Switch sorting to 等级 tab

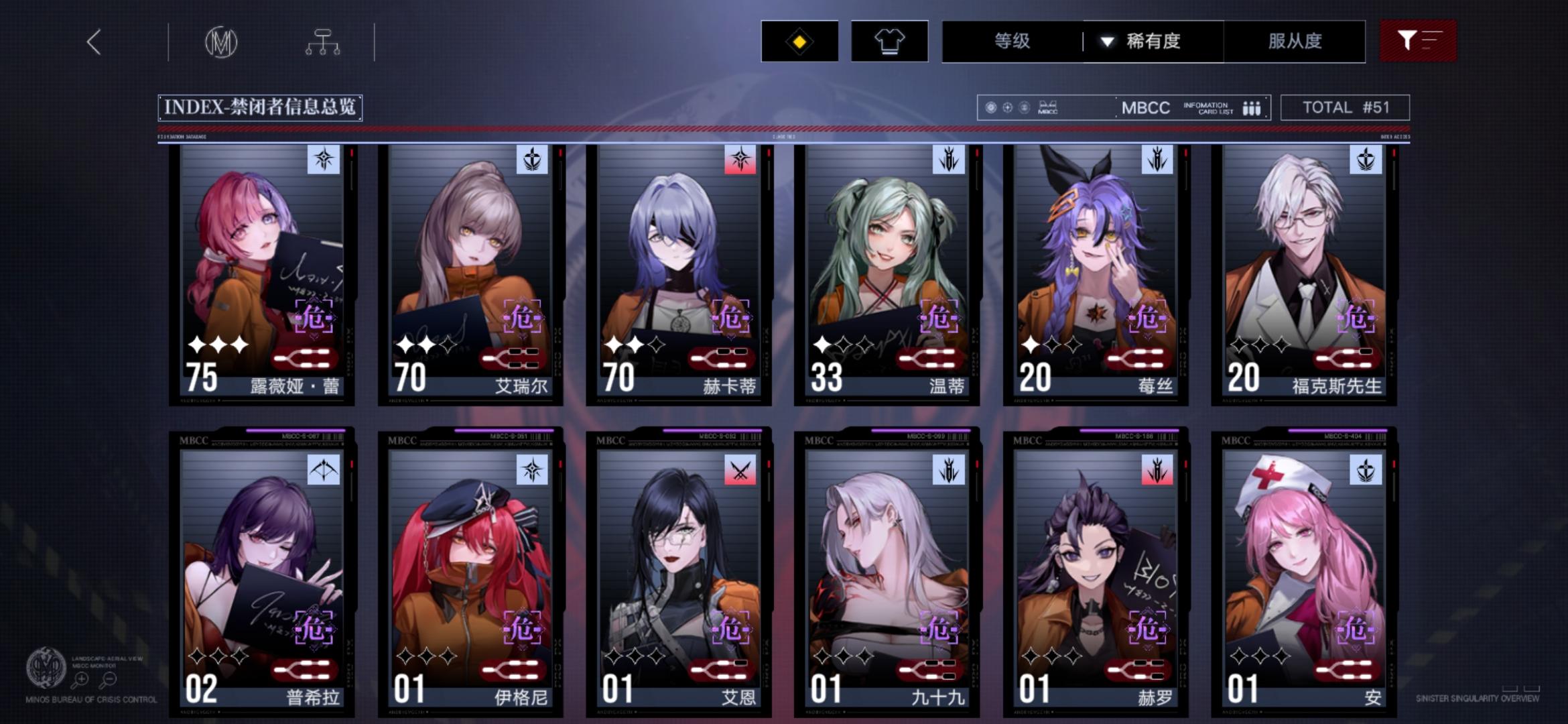coord(1010,42)
